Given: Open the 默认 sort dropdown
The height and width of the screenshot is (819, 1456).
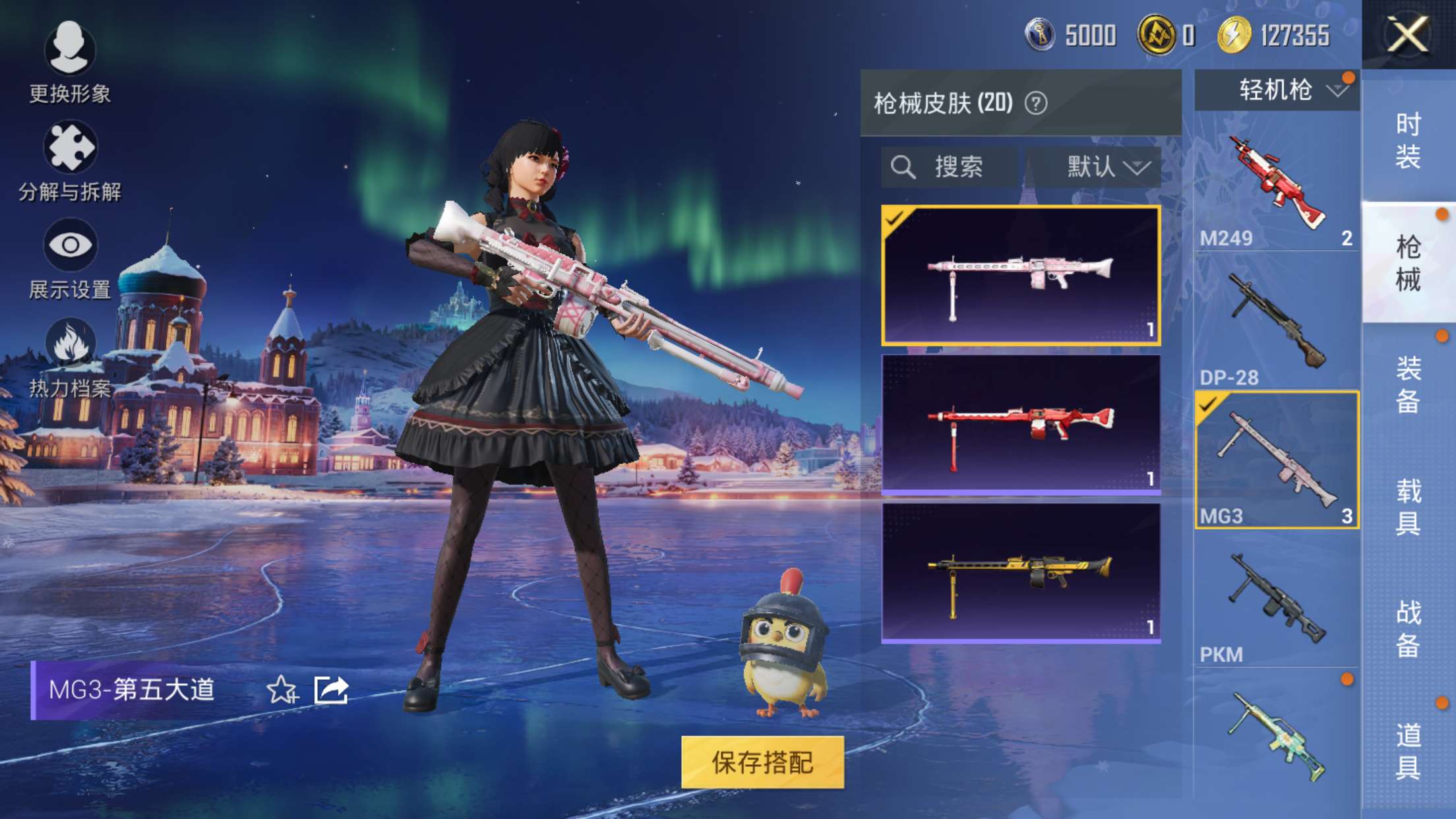Looking at the screenshot, I should pyautogui.click(x=1095, y=167).
